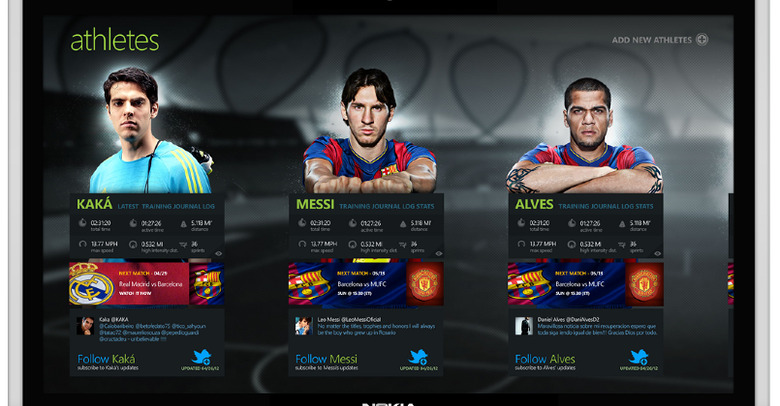Image resolution: width=780 pixels, height=406 pixels.
Task: Open Kaká's Real Madrid vs Barcelona match banner
Action: pos(146,284)
